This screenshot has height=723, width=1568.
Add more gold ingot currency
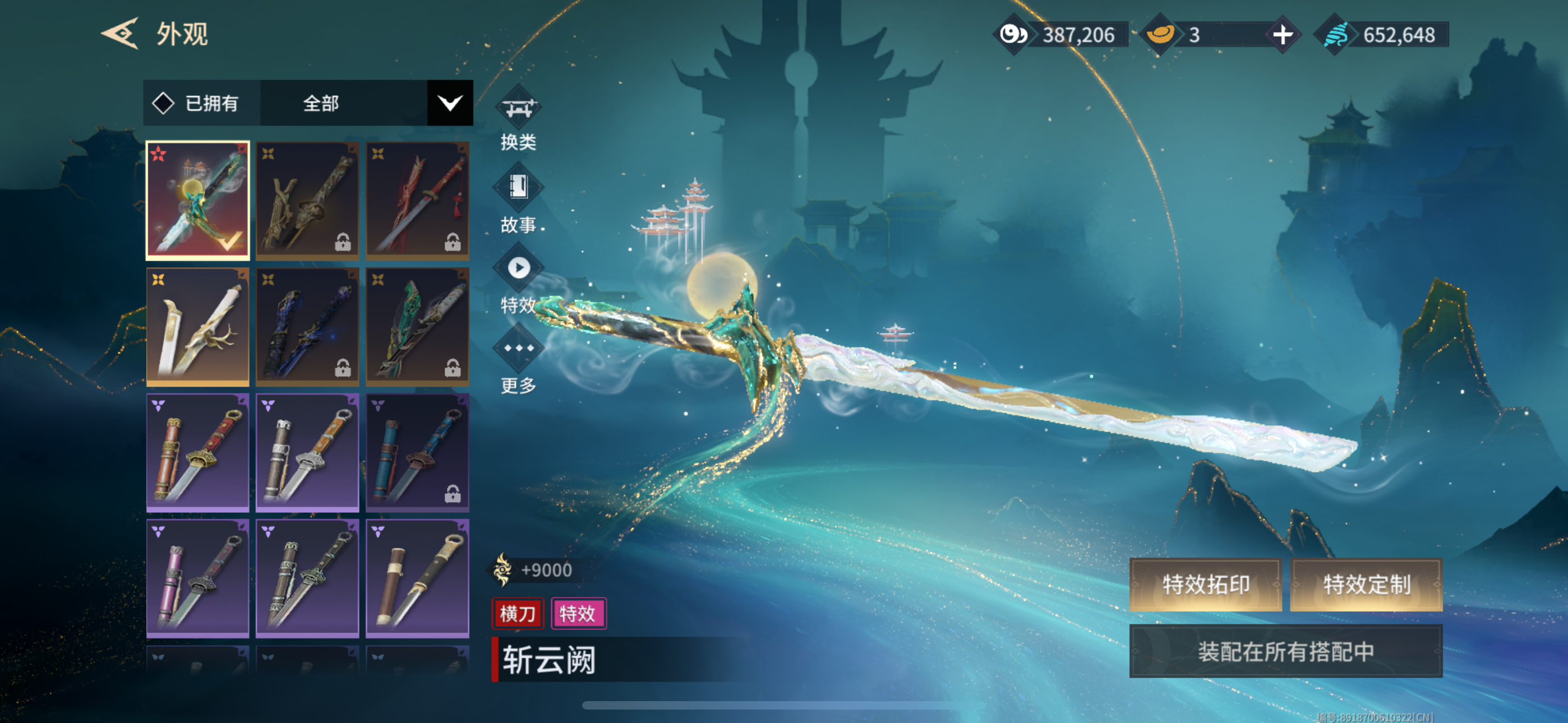pos(1282,35)
